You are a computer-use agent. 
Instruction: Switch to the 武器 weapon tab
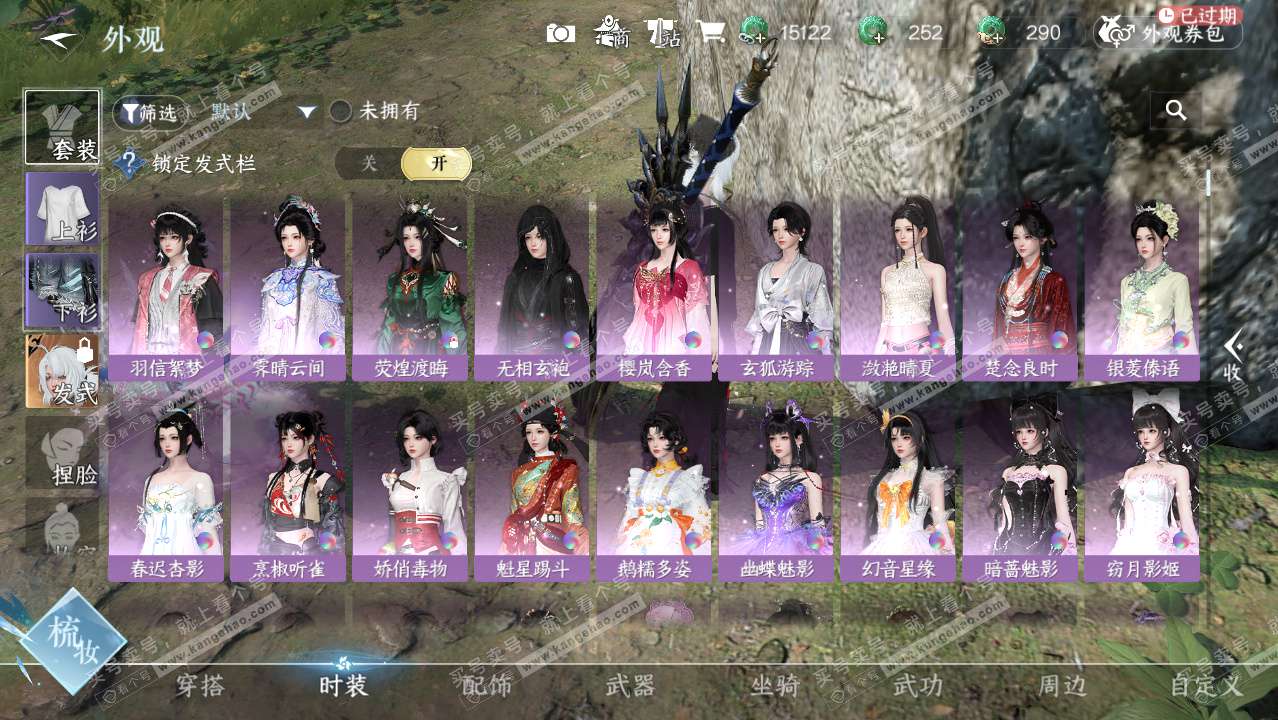pos(630,686)
